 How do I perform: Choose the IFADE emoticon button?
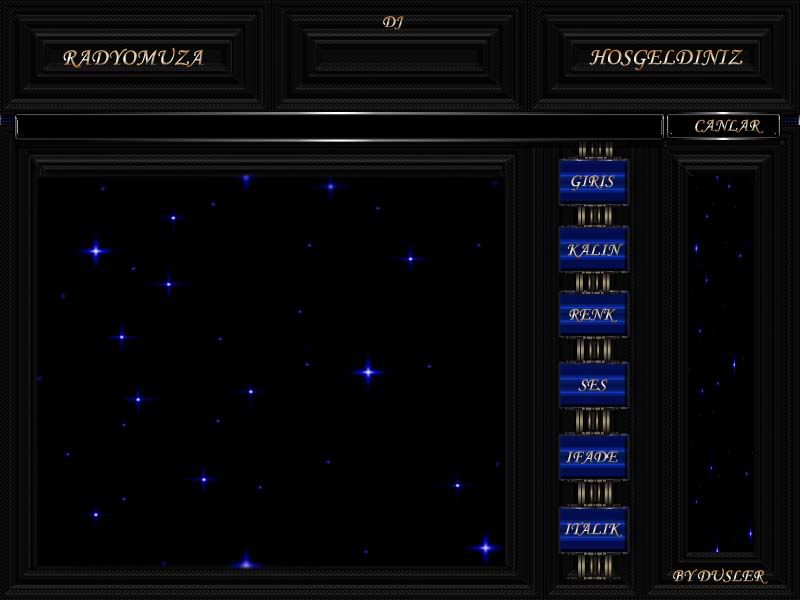[x=593, y=457]
